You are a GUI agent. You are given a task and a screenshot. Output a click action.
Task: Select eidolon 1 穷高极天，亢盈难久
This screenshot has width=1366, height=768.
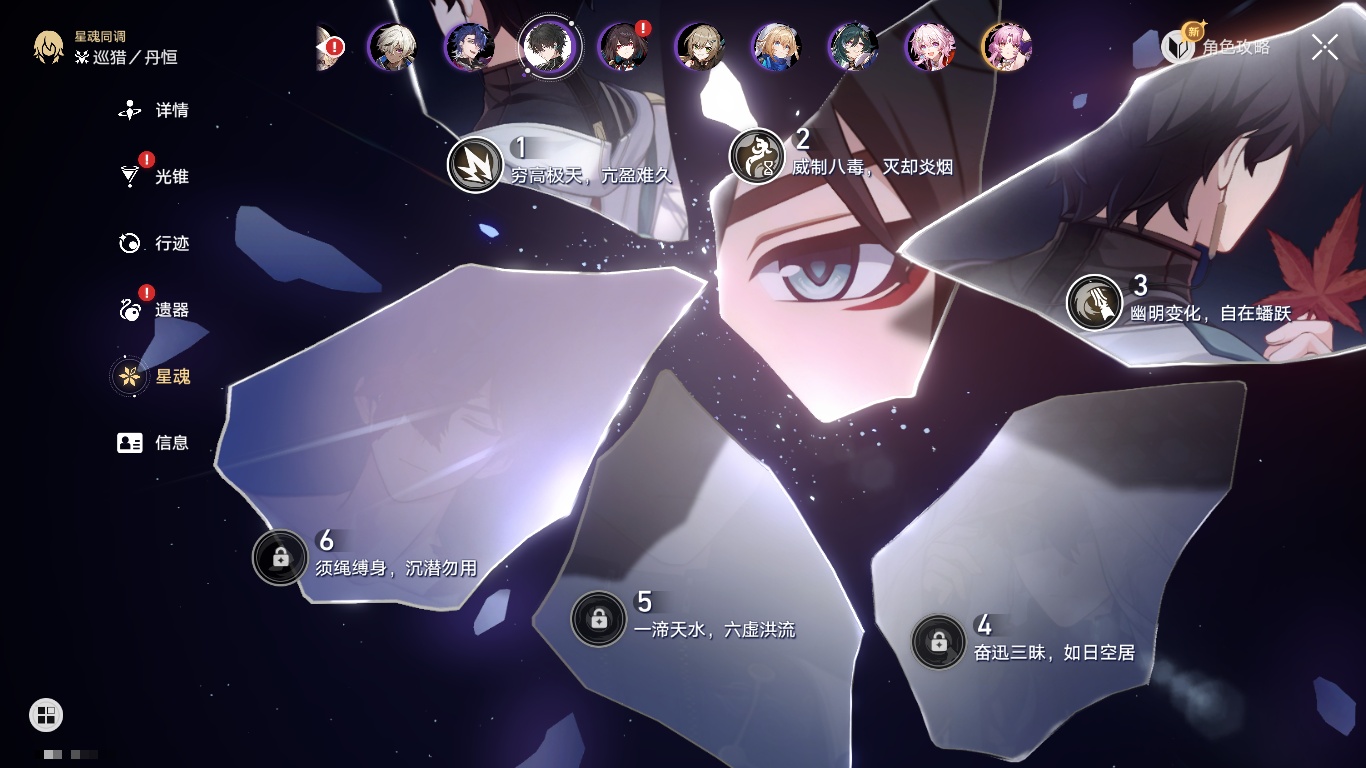click(475, 165)
